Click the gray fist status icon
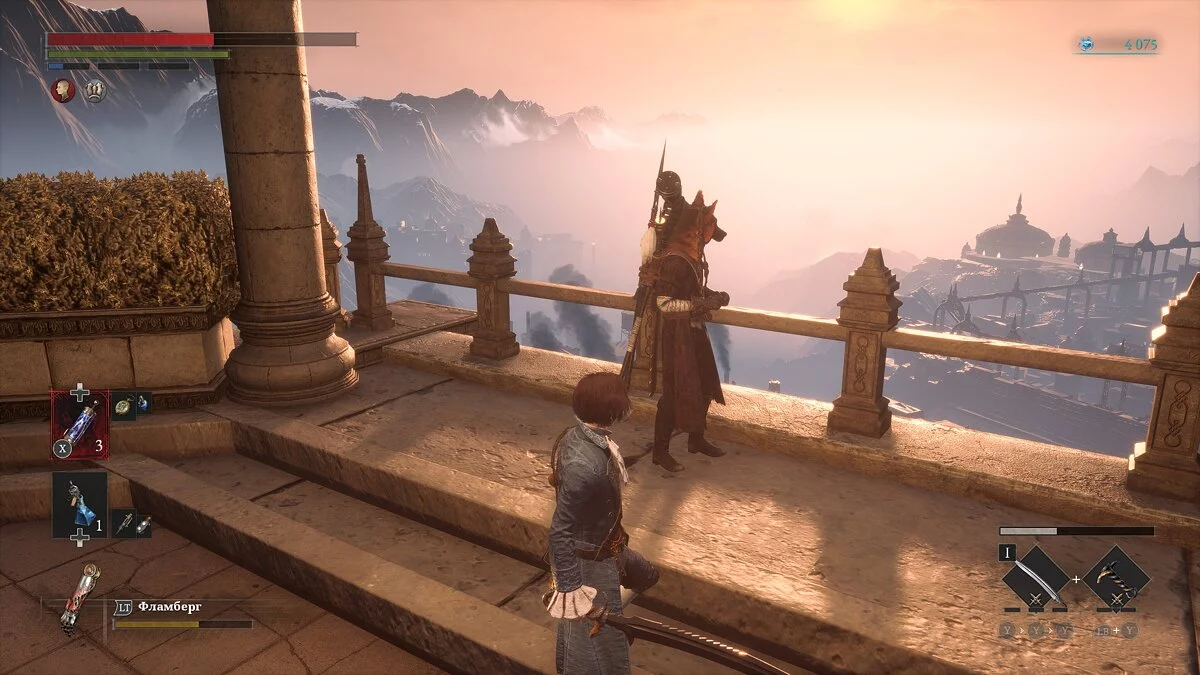This screenshot has width=1200, height=675. pyautogui.click(x=95, y=91)
